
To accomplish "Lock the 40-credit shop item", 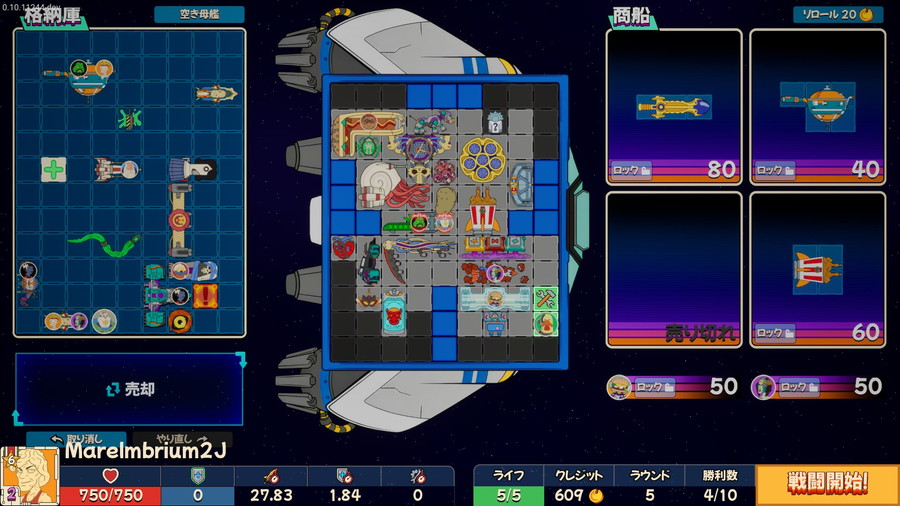I will 776,170.
